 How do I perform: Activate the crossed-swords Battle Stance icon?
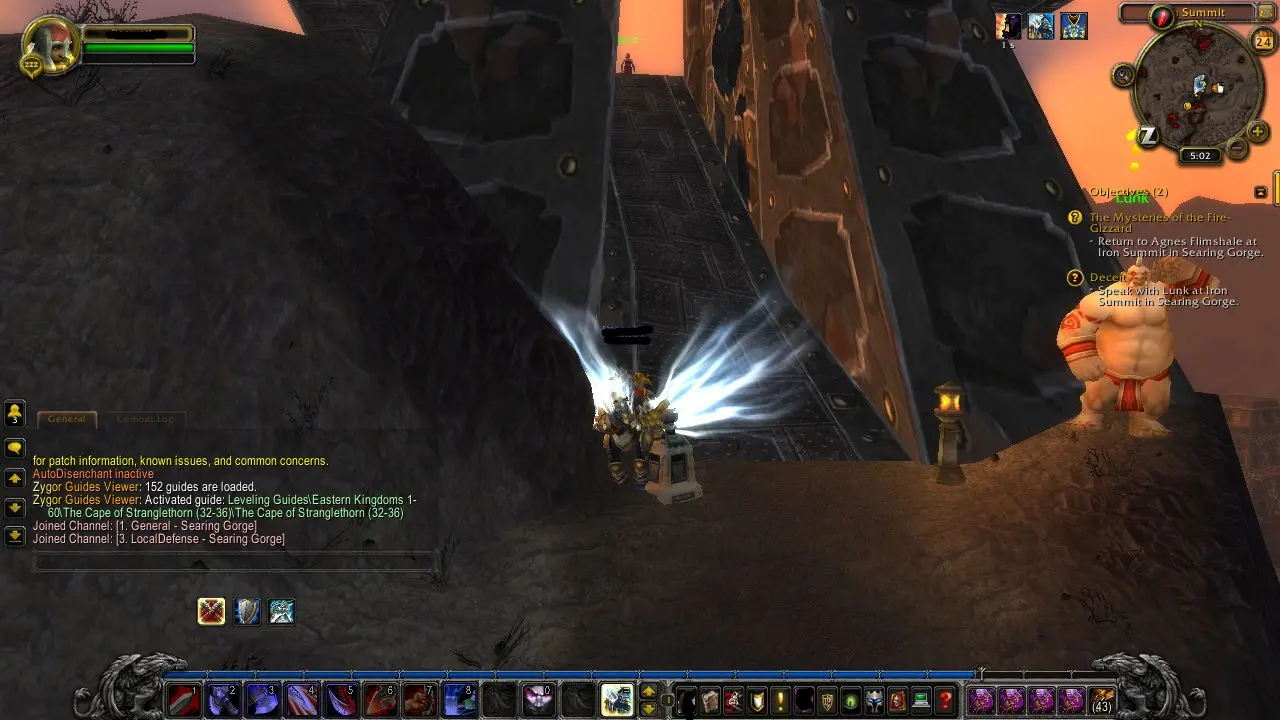pos(211,611)
